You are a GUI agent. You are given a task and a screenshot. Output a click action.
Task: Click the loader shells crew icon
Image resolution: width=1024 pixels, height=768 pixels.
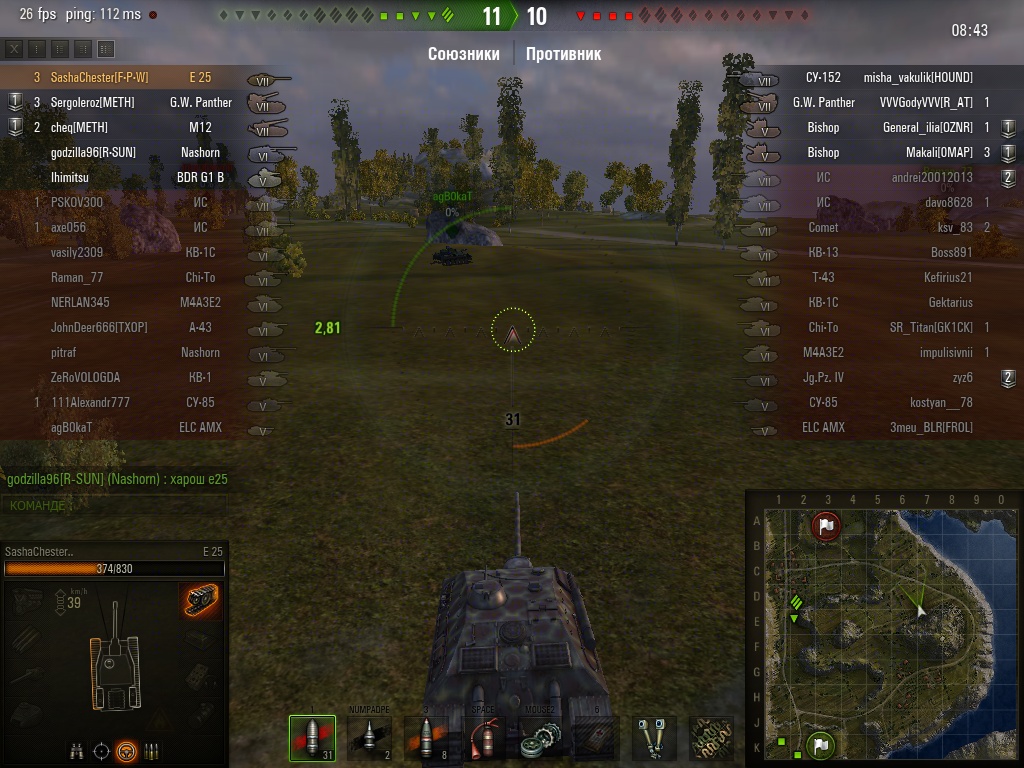pos(151,751)
